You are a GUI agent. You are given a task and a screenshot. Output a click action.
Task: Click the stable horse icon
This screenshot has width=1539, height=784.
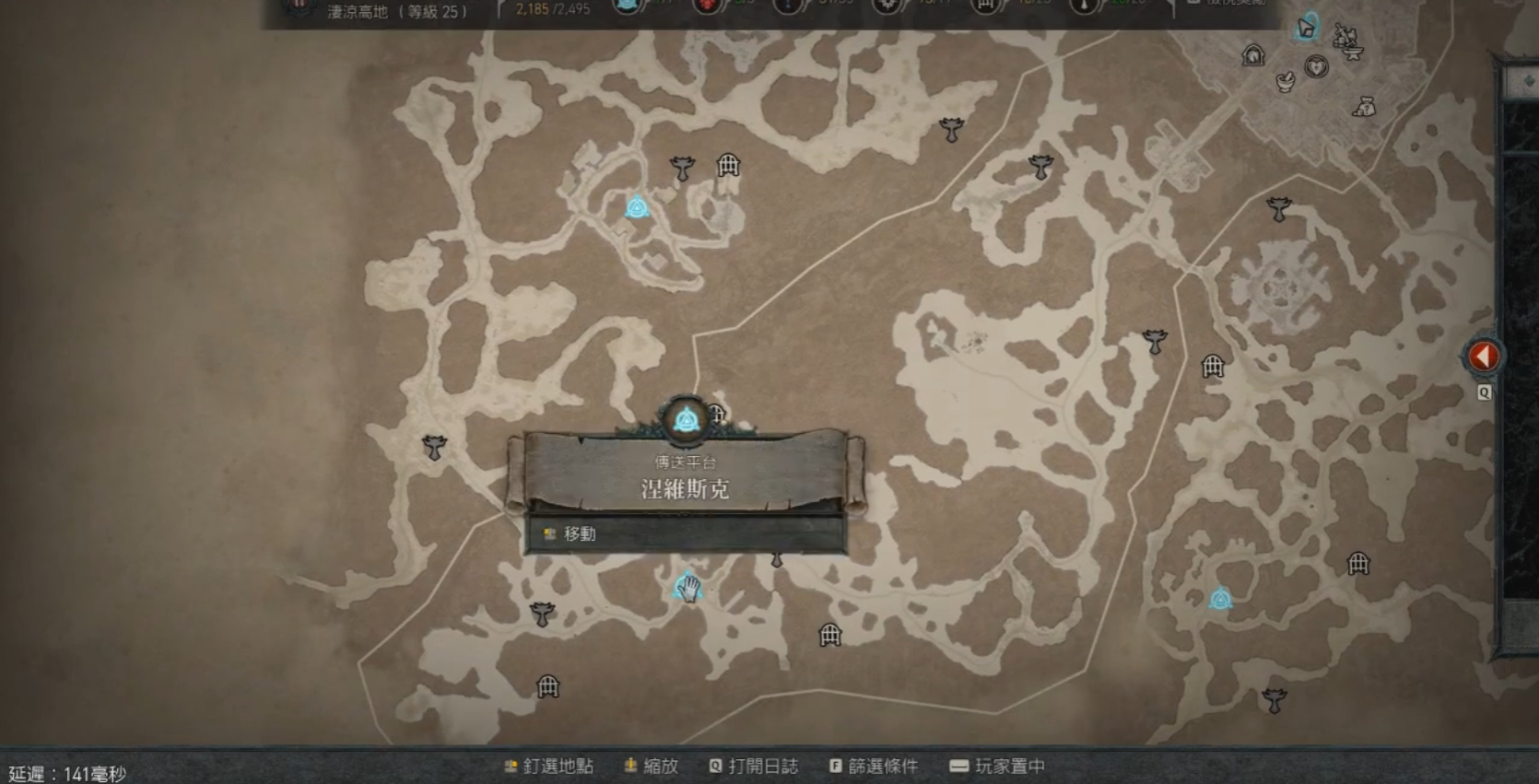pos(1253,55)
